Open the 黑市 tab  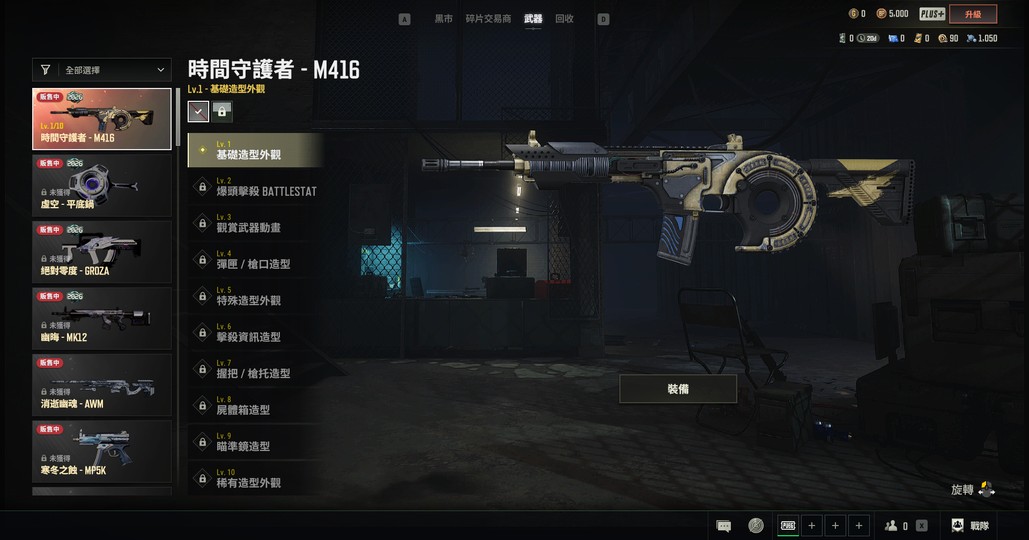tap(443, 19)
